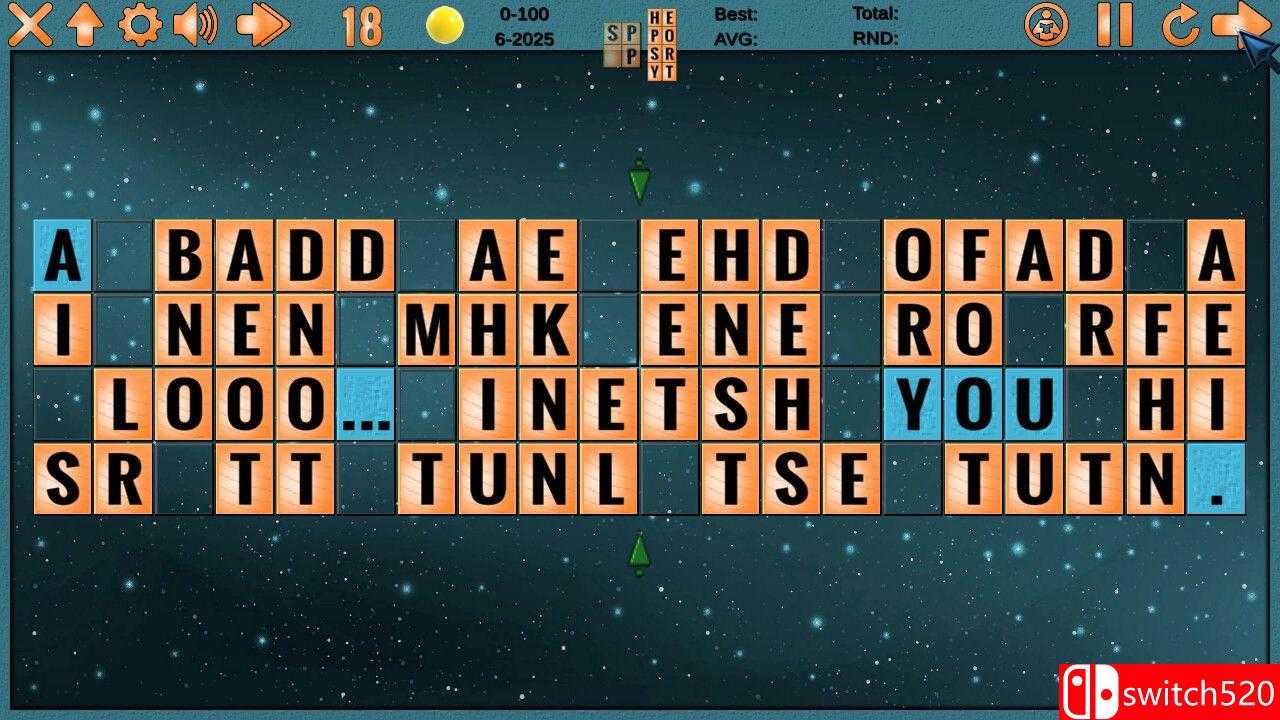Select the blue A tile in the top row
Image resolution: width=1280 pixels, height=720 pixels.
[62, 256]
